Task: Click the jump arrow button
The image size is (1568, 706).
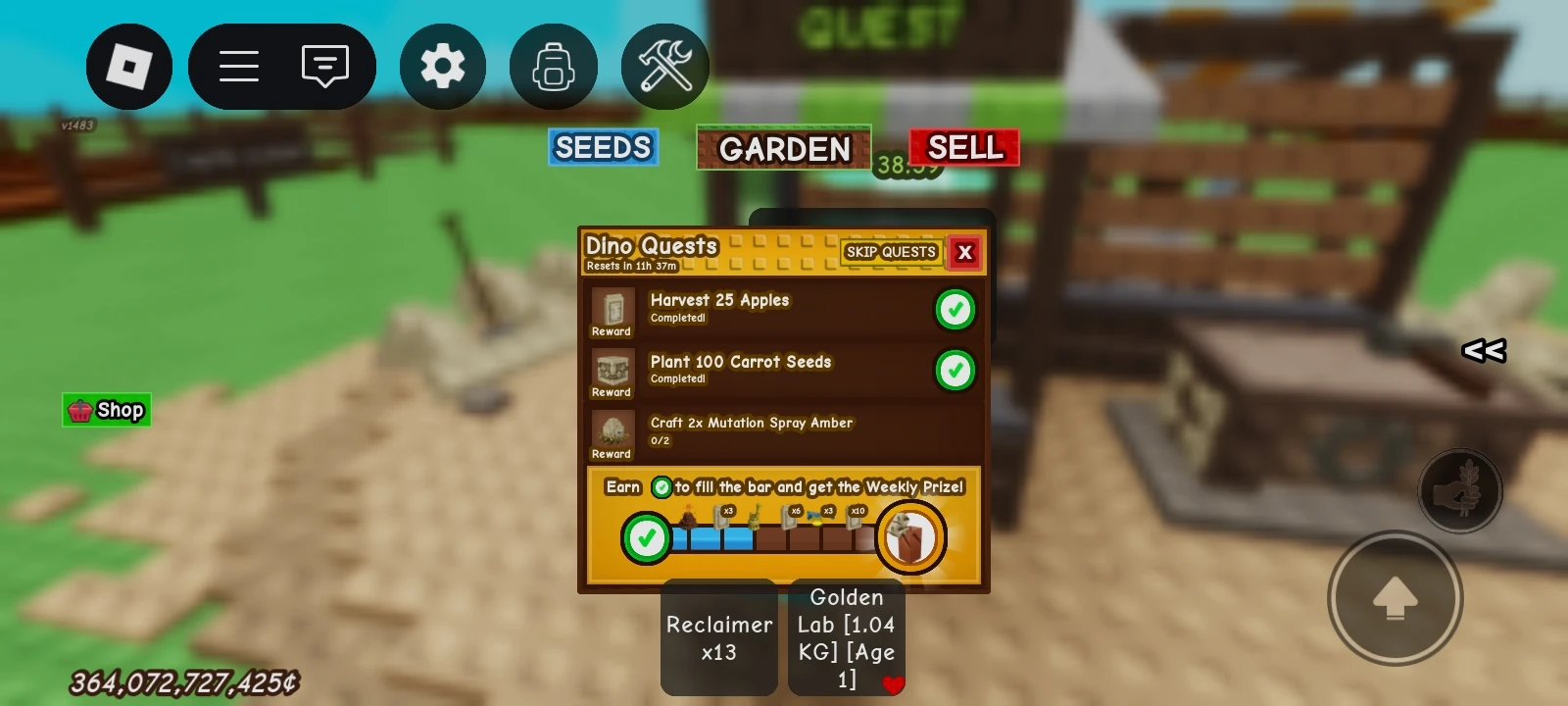Action: [1396, 598]
